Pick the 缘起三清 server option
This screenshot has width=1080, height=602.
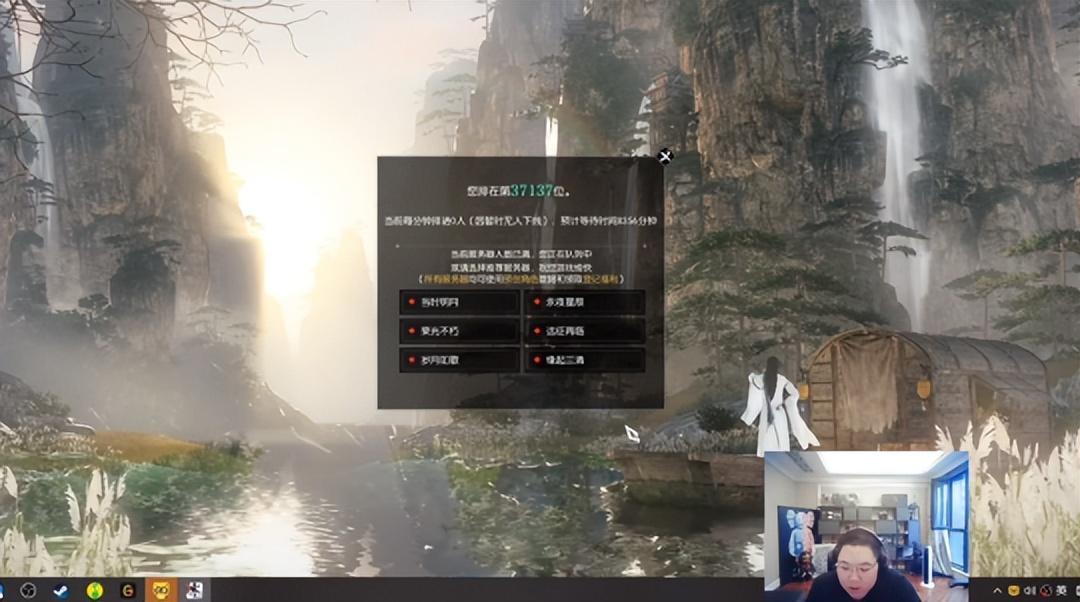(584, 360)
